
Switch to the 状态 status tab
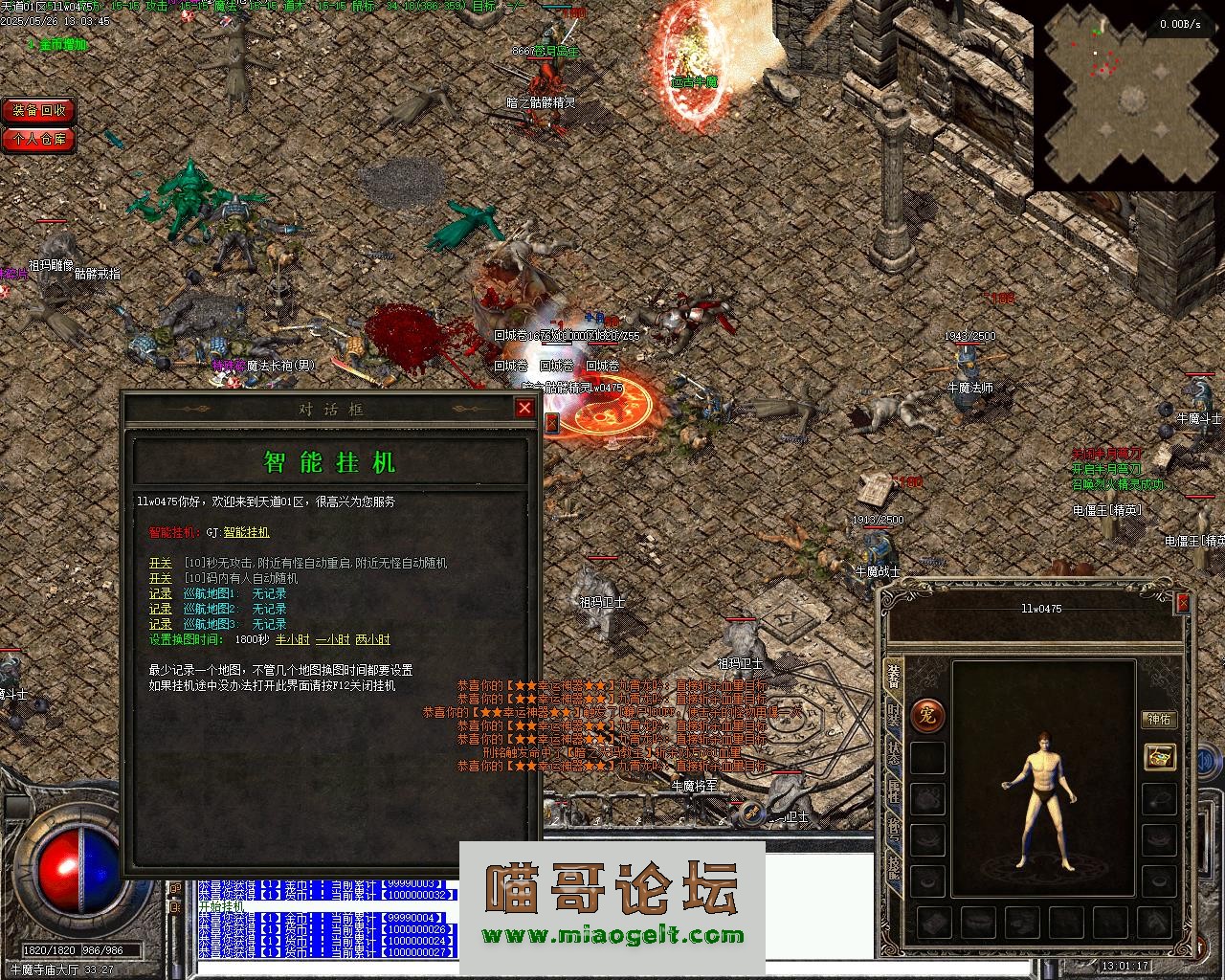click(893, 752)
